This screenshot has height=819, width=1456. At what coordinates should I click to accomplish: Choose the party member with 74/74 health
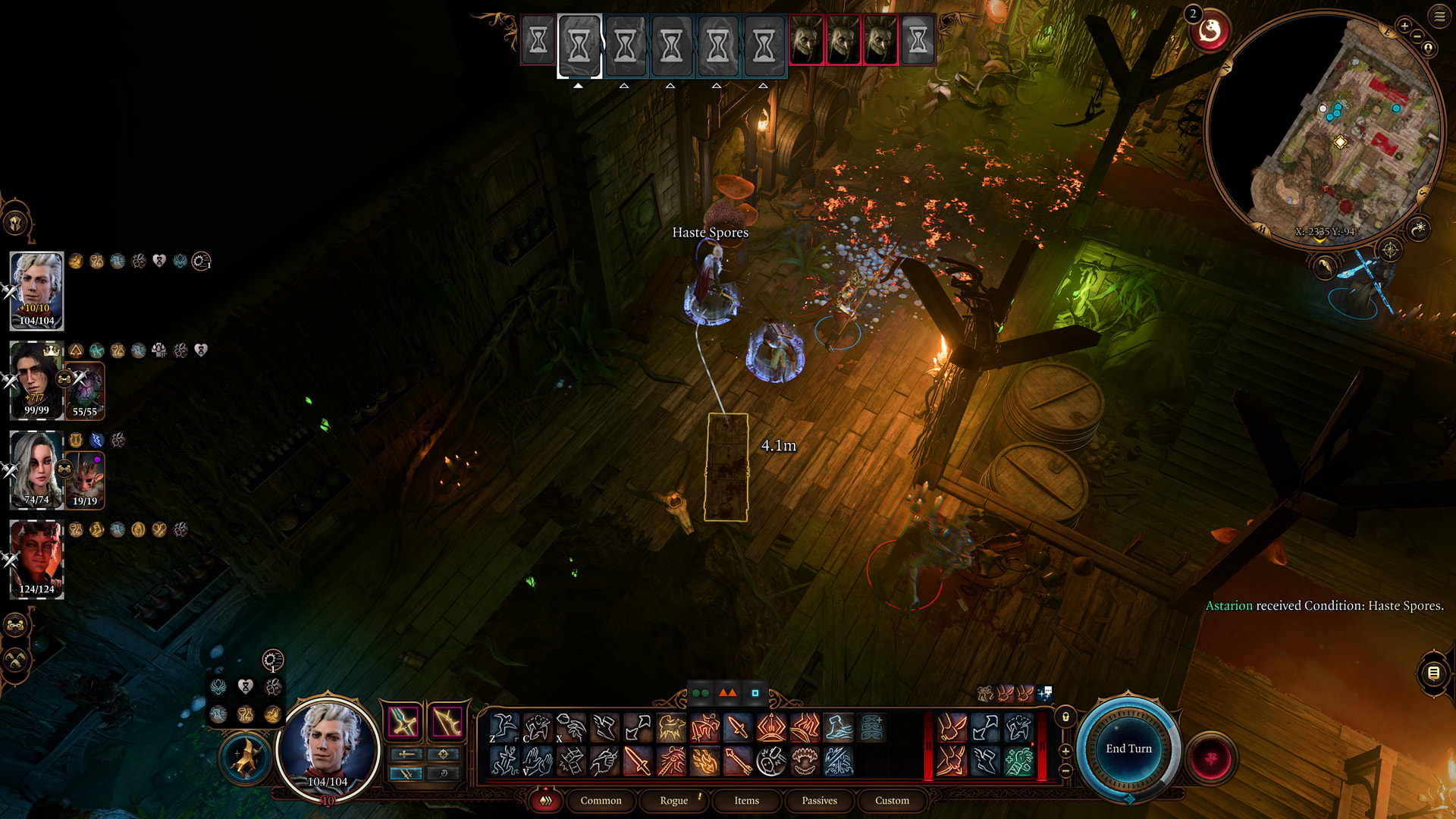point(36,469)
